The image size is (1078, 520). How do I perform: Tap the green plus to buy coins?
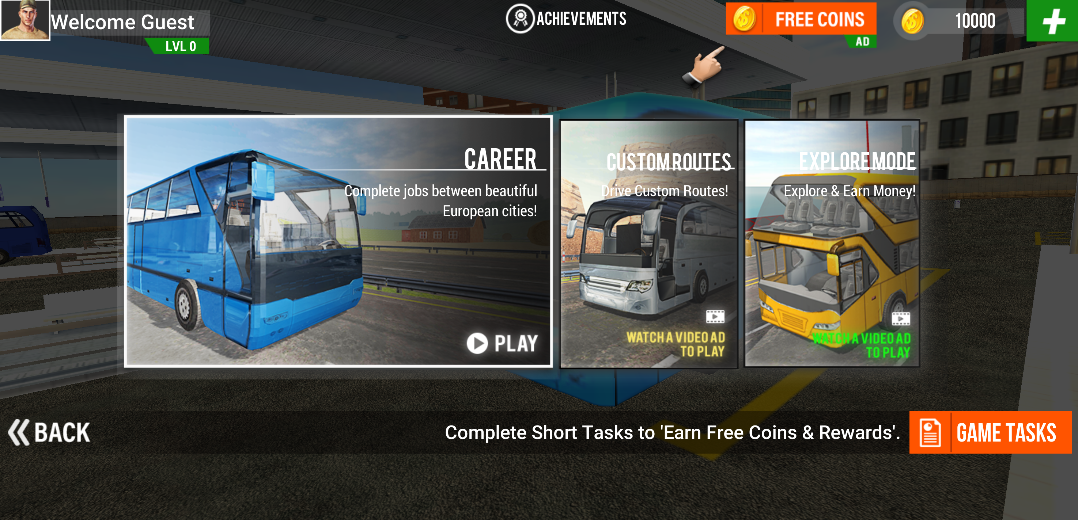(x=1052, y=21)
